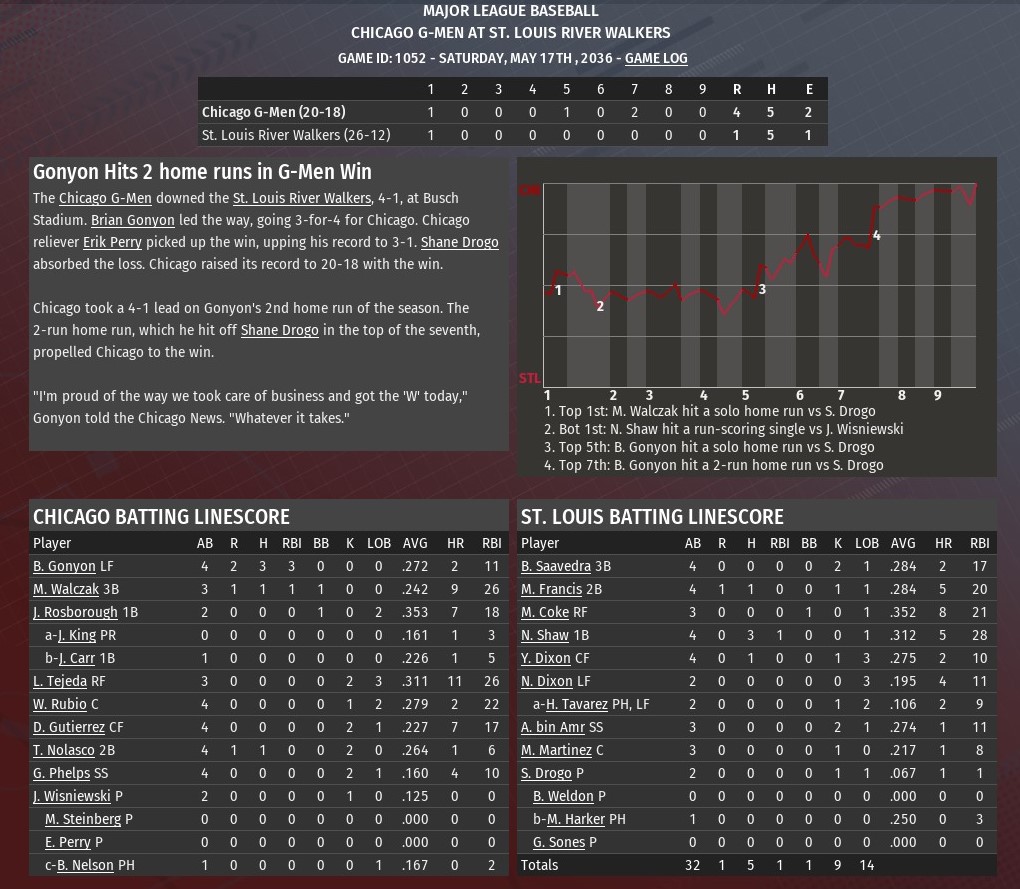Select W. Rubio from the Chicago lineup
The height and width of the screenshot is (889, 1020).
coord(60,704)
